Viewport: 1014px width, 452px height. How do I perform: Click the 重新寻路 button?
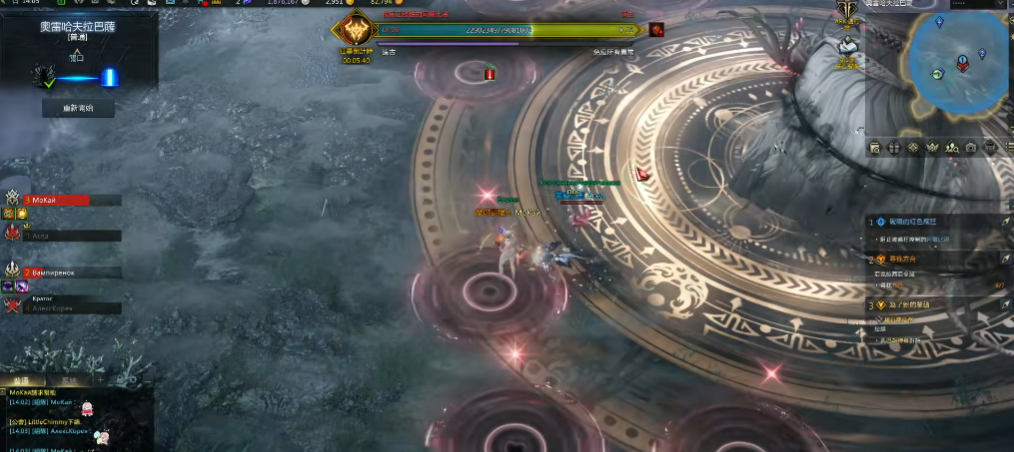point(78,108)
